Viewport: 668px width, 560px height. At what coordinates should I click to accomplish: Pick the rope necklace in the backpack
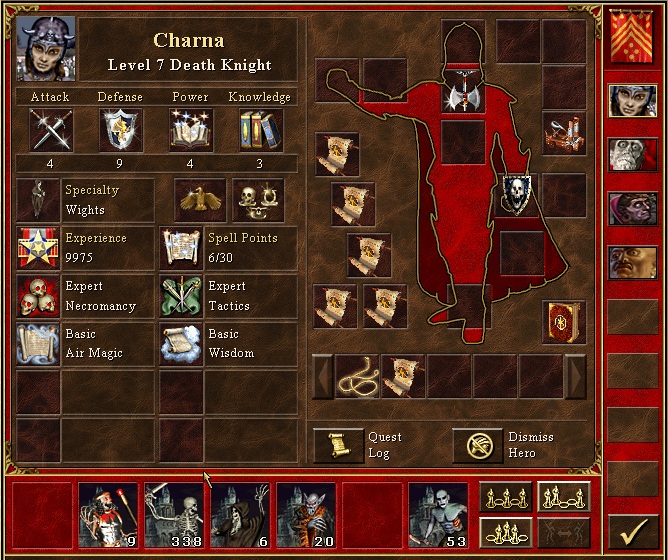[x=357, y=376]
